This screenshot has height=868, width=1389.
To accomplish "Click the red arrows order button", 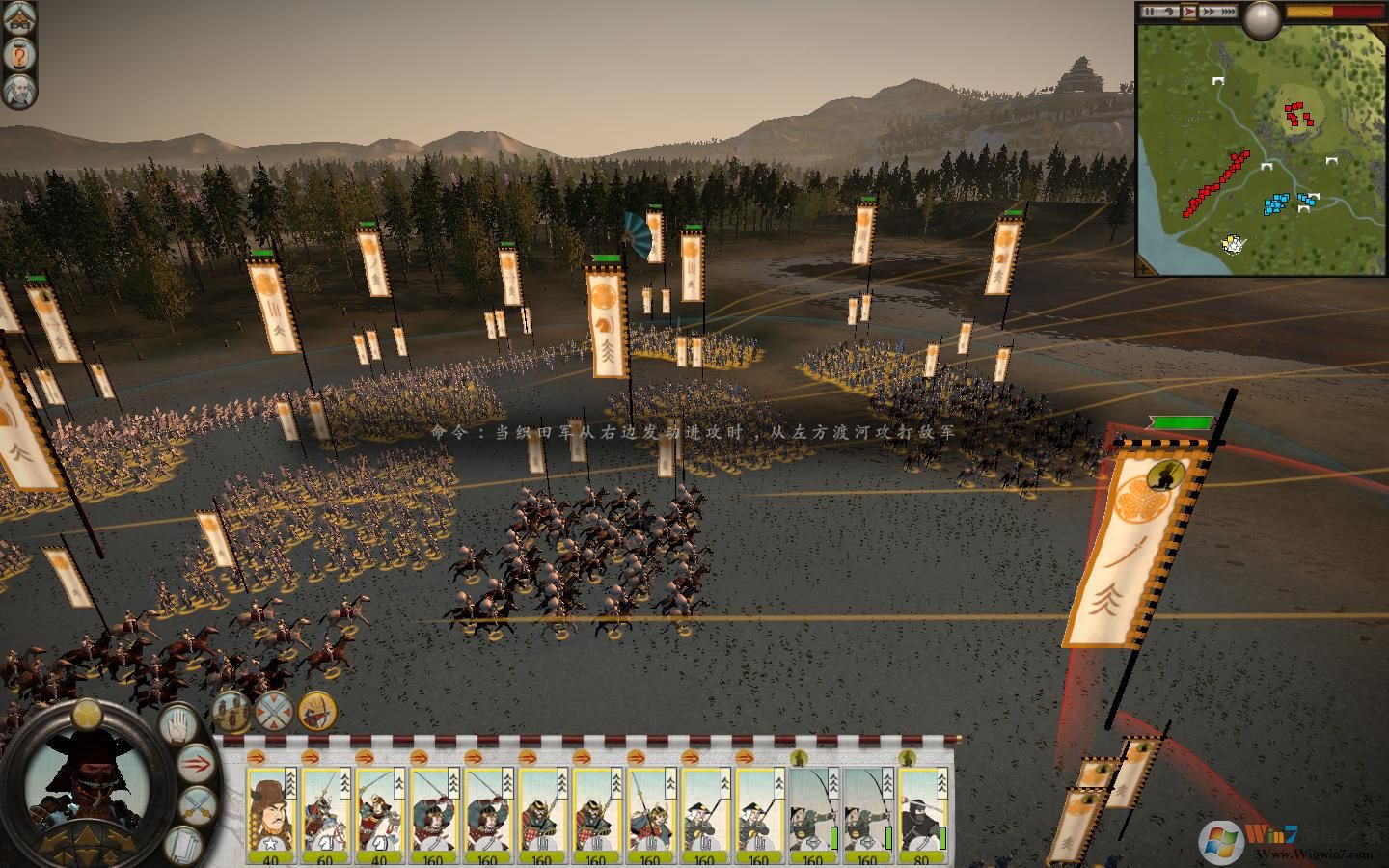I will [x=197, y=764].
